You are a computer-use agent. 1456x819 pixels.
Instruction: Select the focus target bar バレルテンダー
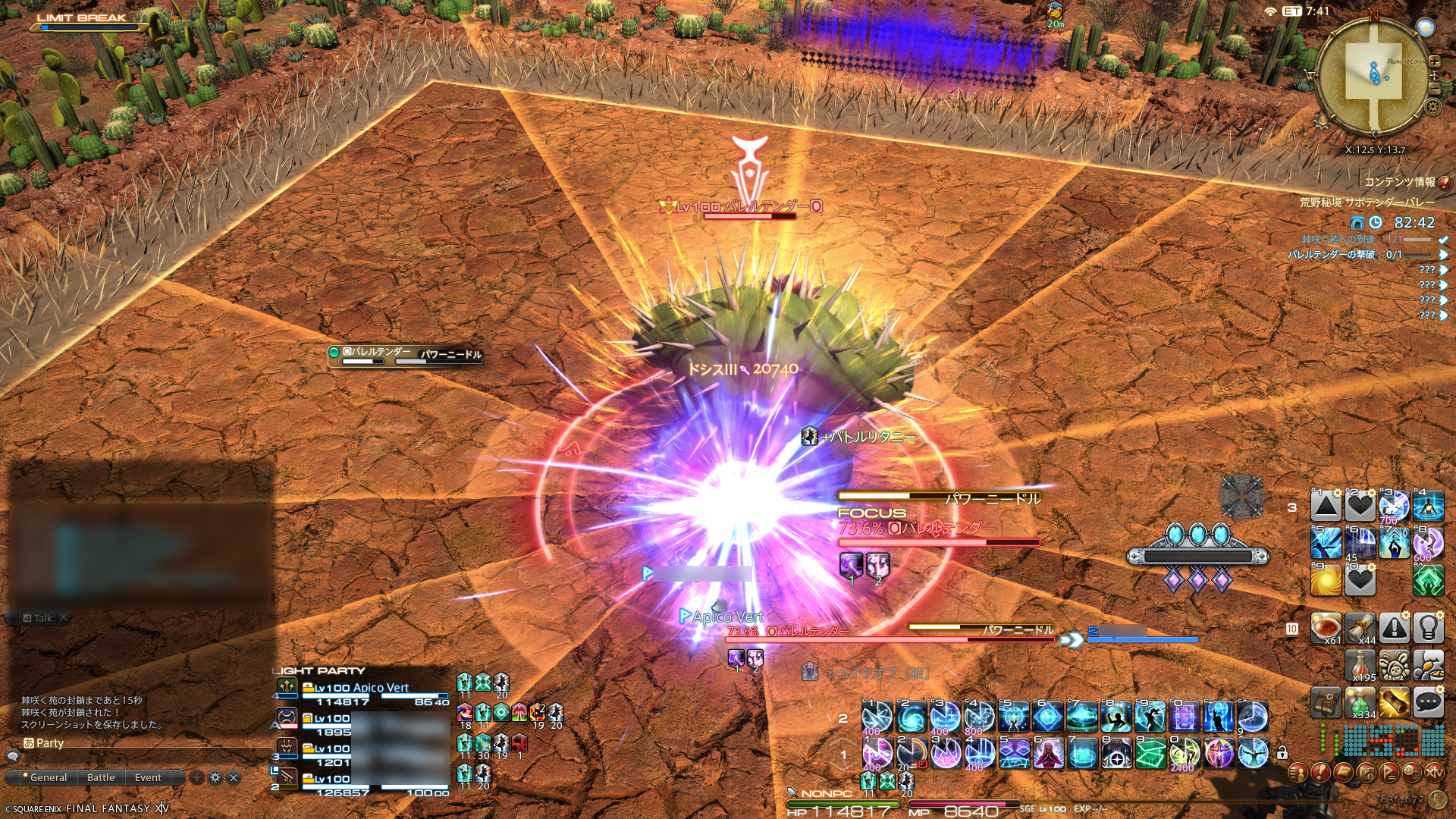click(939, 529)
